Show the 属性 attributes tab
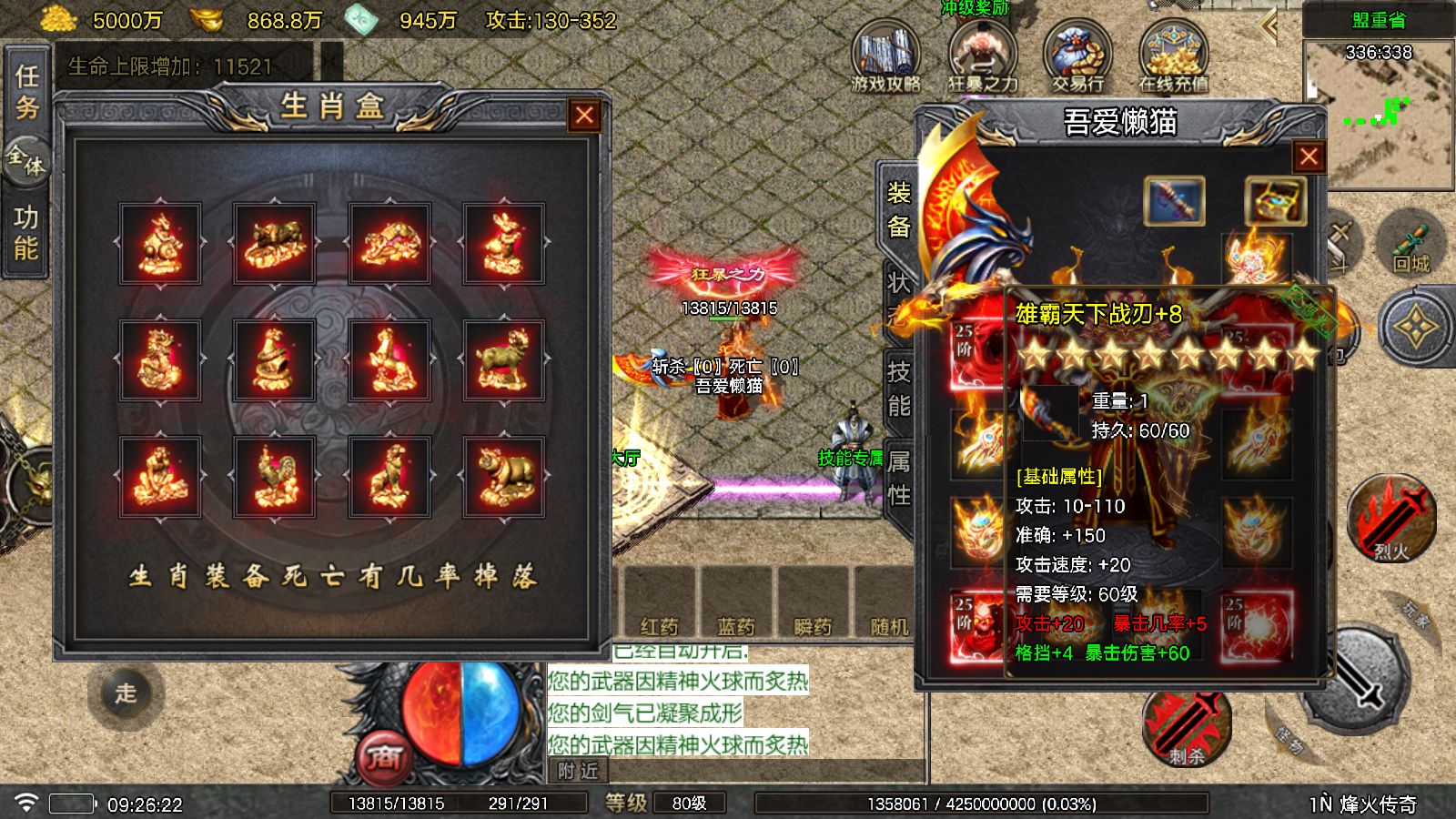 click(x=898, y=479)
